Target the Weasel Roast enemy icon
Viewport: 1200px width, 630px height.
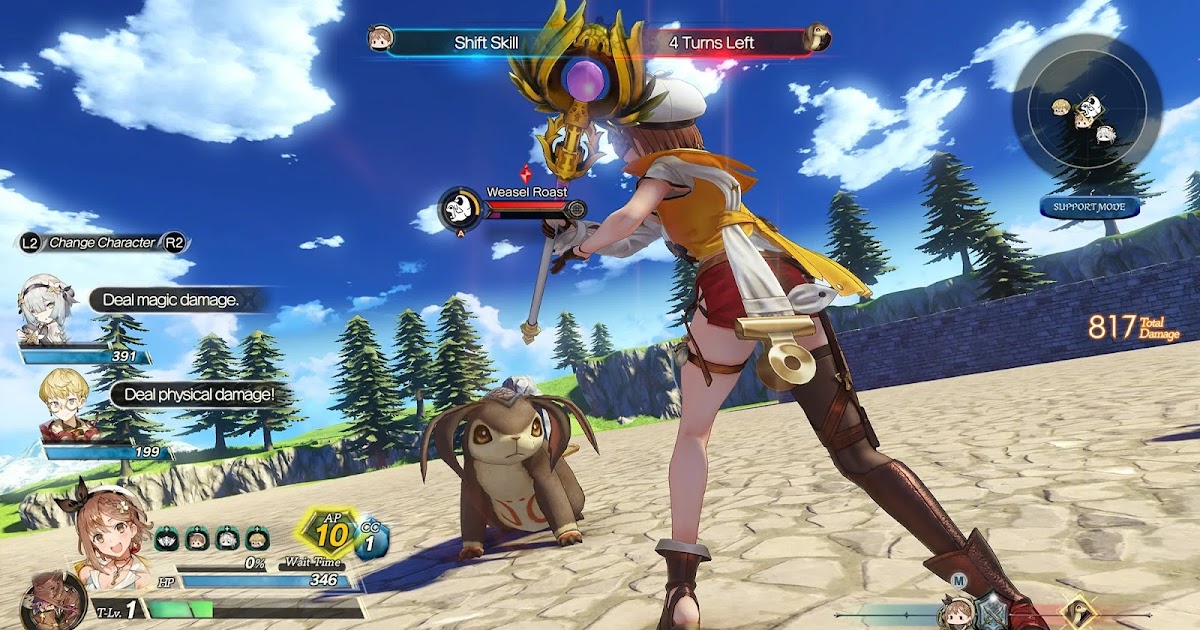pyautogui.click(x=460, y=209)
